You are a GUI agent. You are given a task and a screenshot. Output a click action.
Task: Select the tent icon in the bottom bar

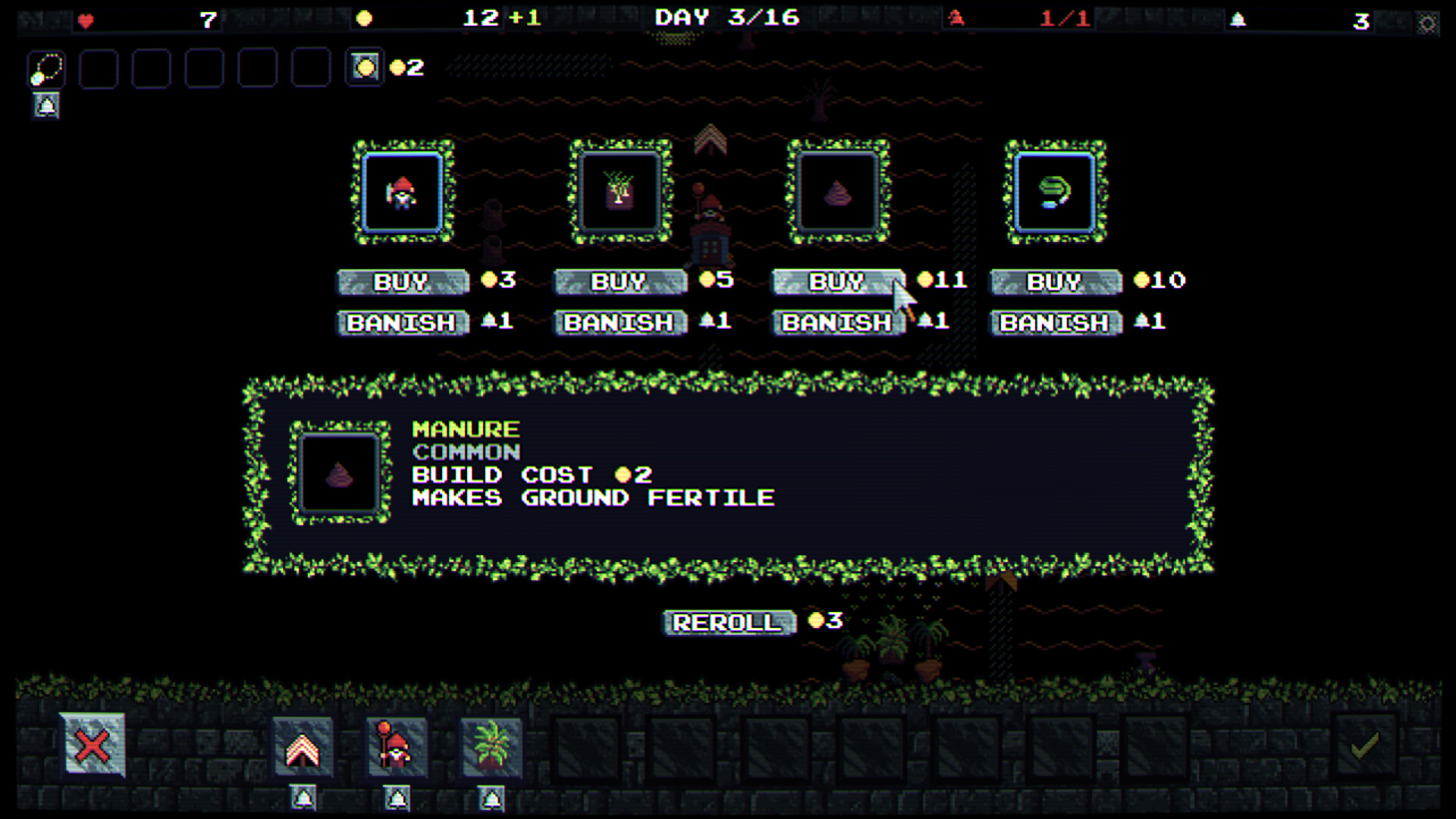[x=303, y=747]
